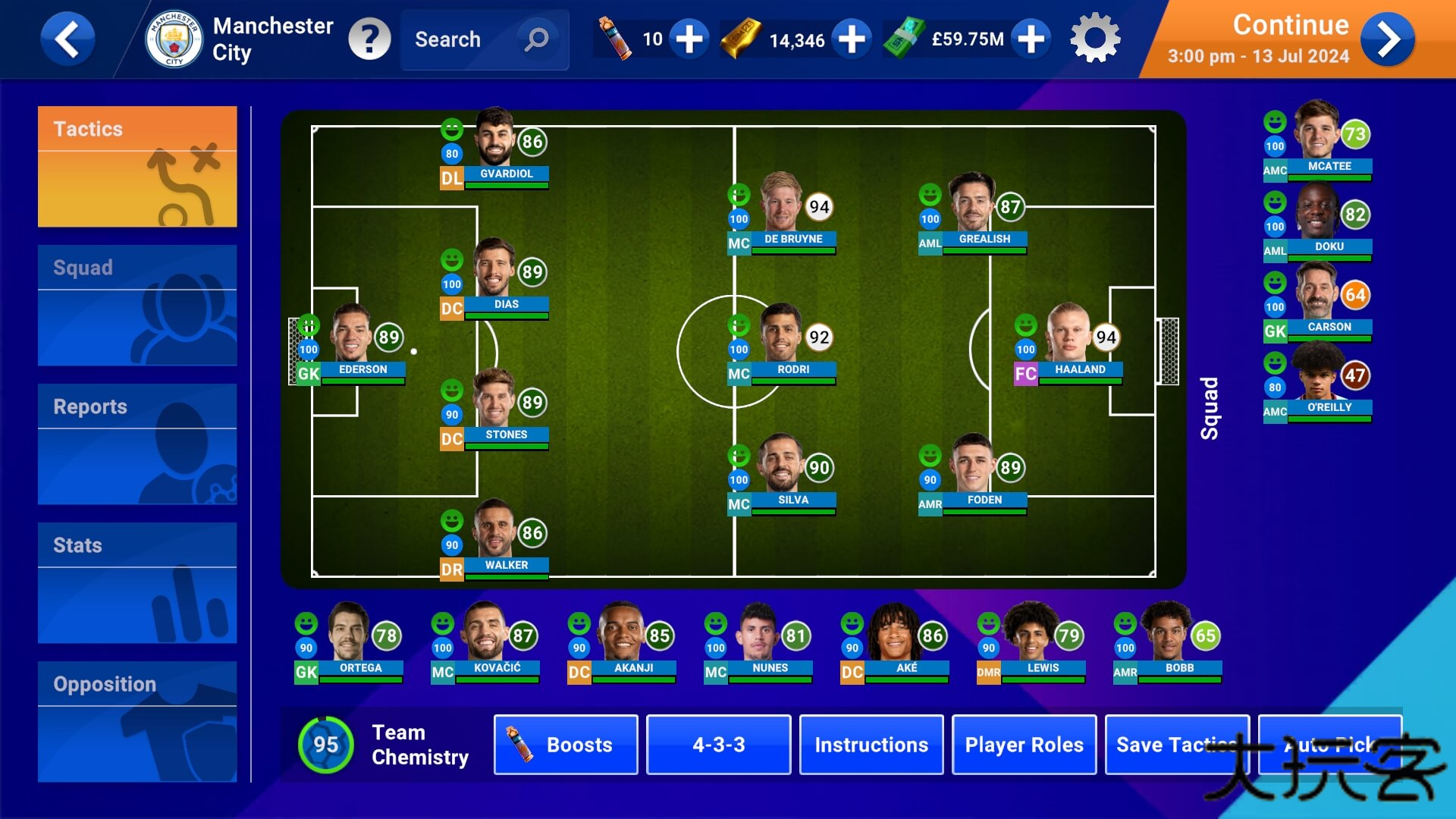1456x819 pixels.
Task: Go back with the arrow button
Action: (x=67, y=39)
